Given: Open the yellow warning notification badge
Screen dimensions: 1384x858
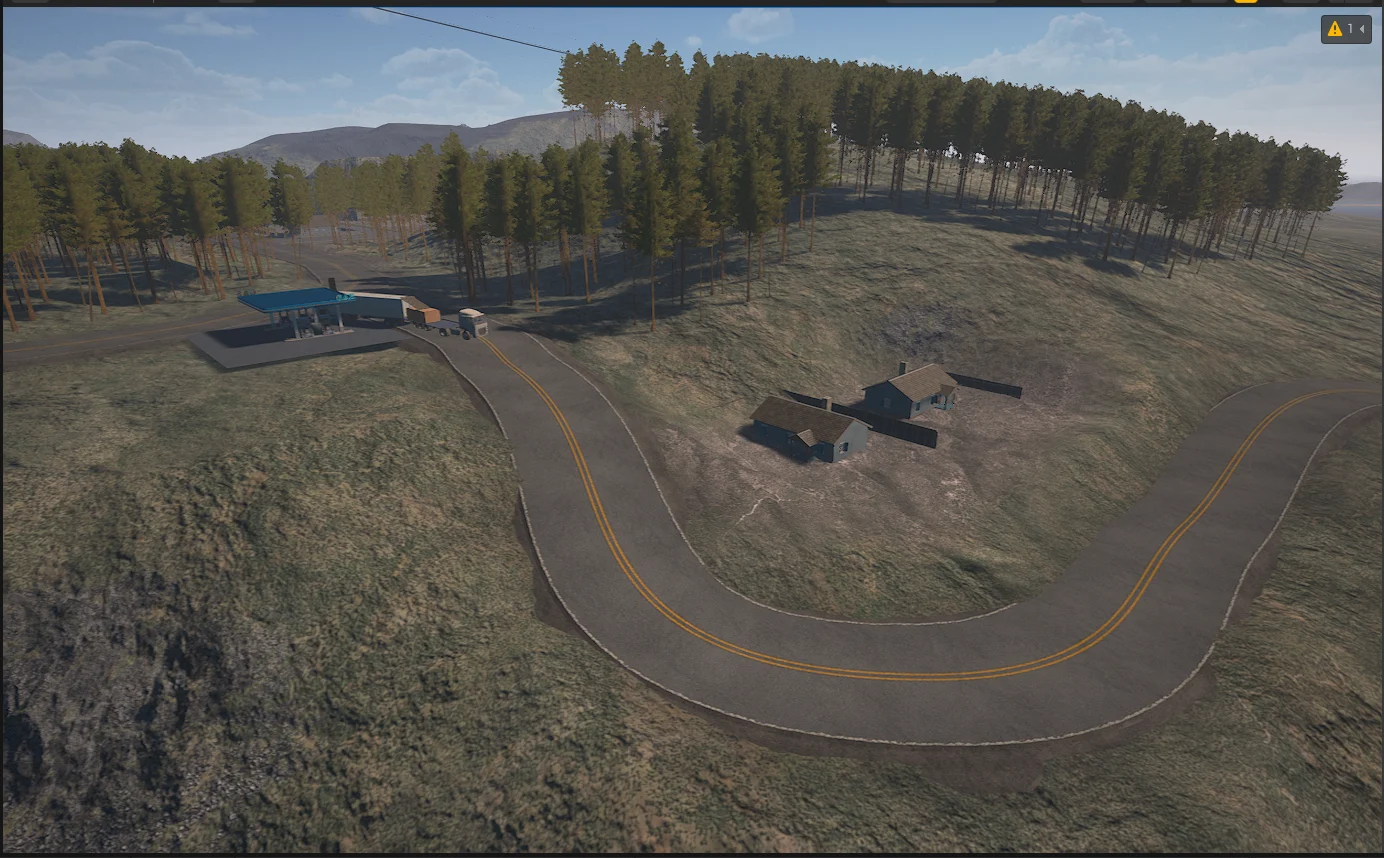Looking at the screenshot, I should point(1345,30).
